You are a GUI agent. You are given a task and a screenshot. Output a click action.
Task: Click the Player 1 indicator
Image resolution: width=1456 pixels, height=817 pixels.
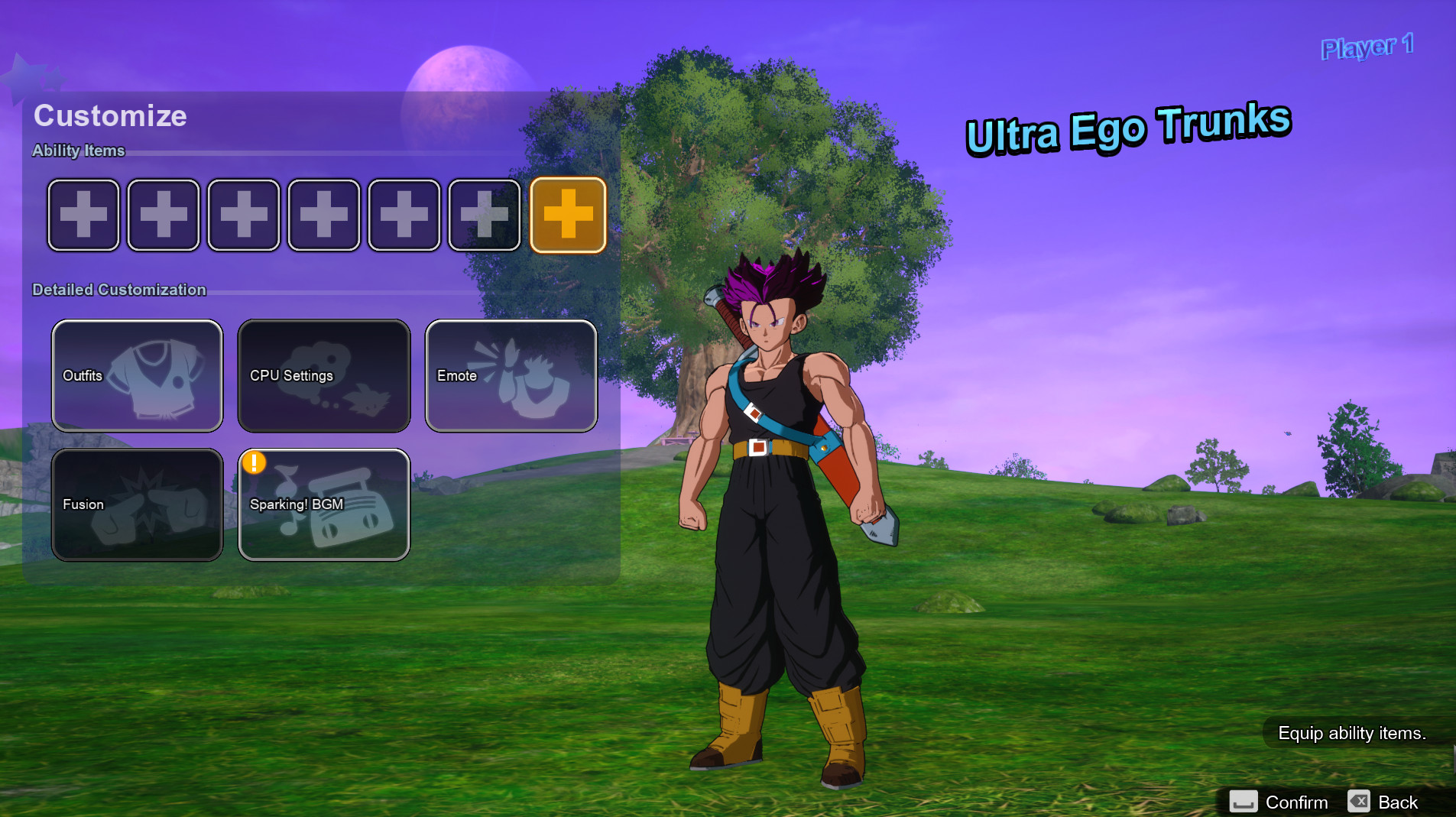(x=1366, y=47)
